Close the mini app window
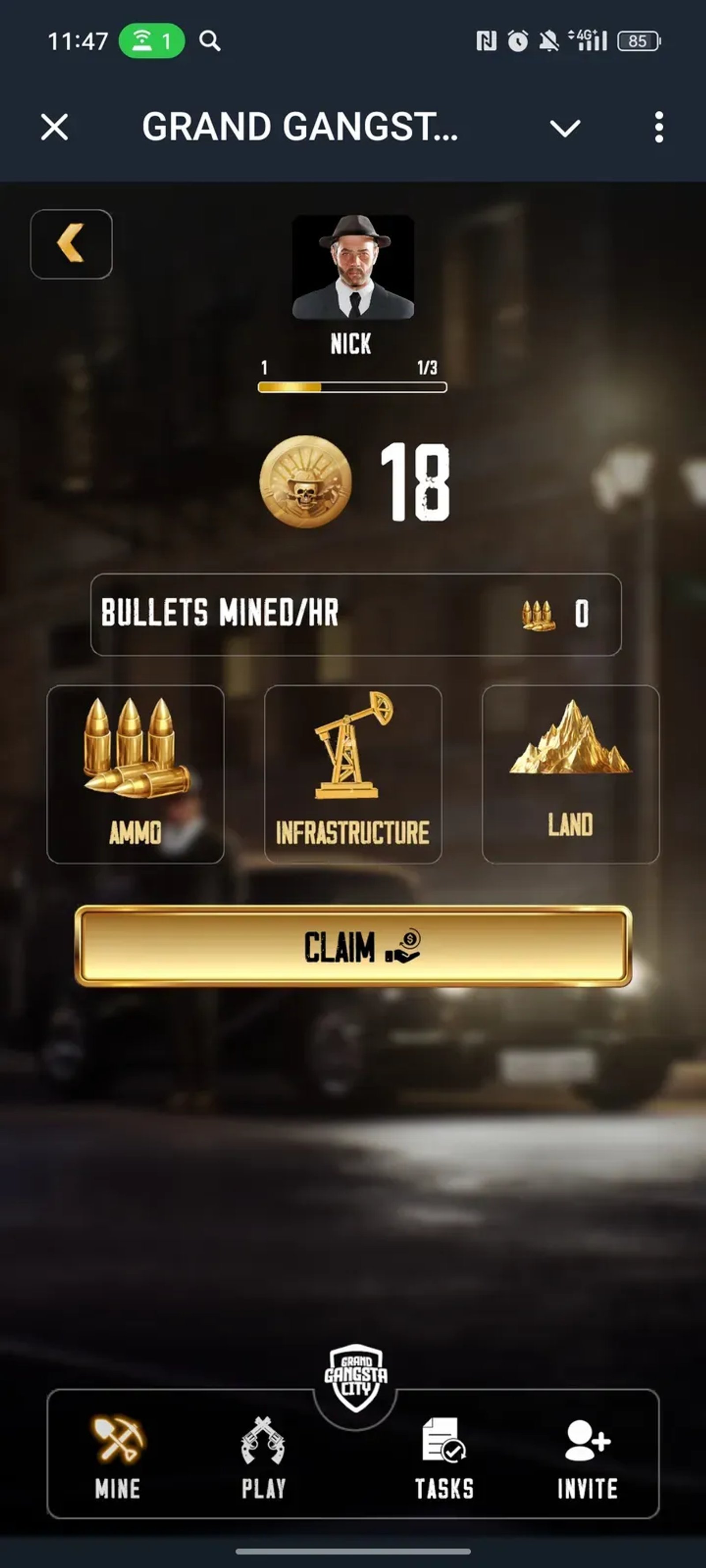The height and width of the screenshot is (1568, 706). point(55,127)
